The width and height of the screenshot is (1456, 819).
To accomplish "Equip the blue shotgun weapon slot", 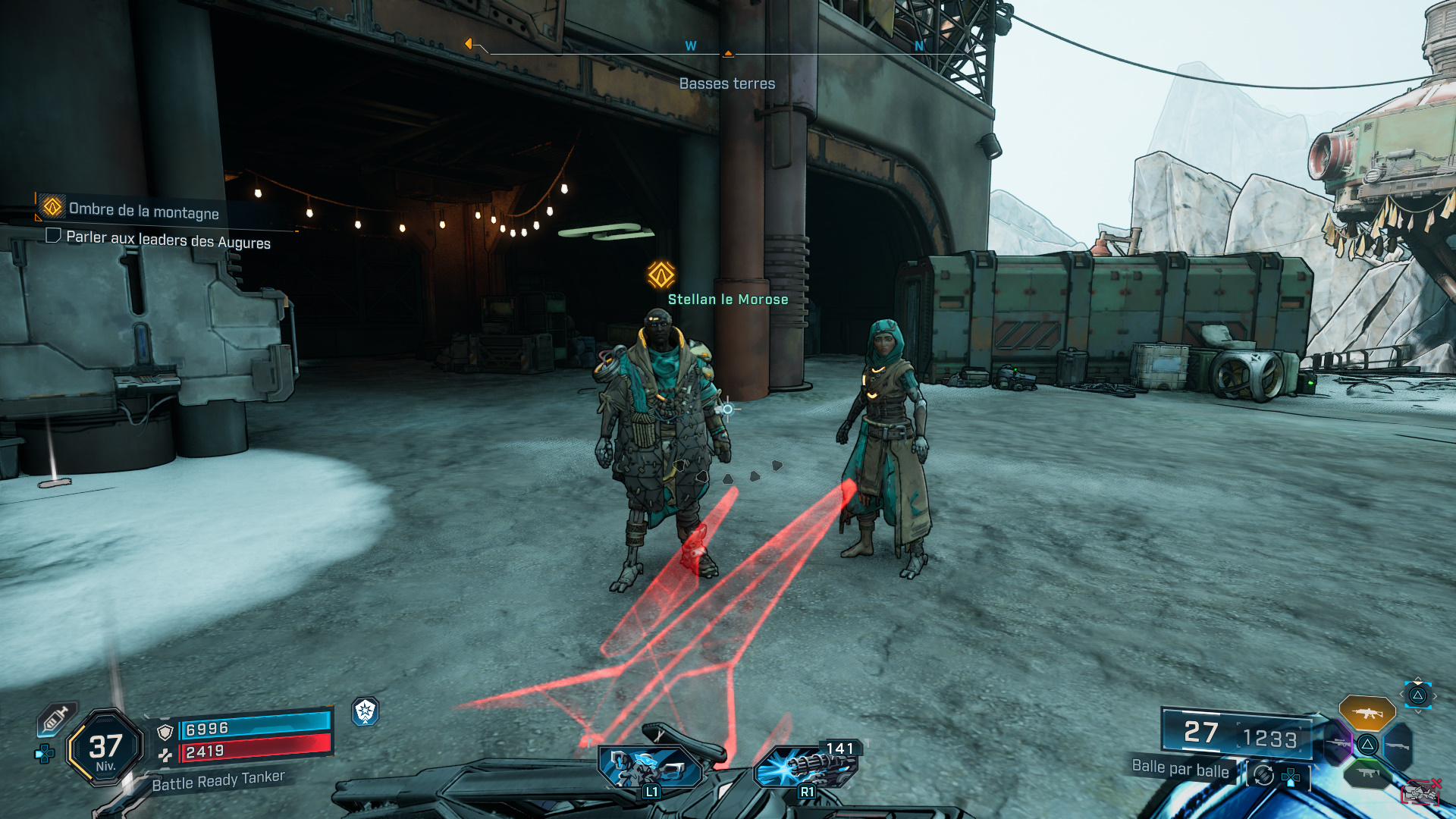I will (1397, 745).
